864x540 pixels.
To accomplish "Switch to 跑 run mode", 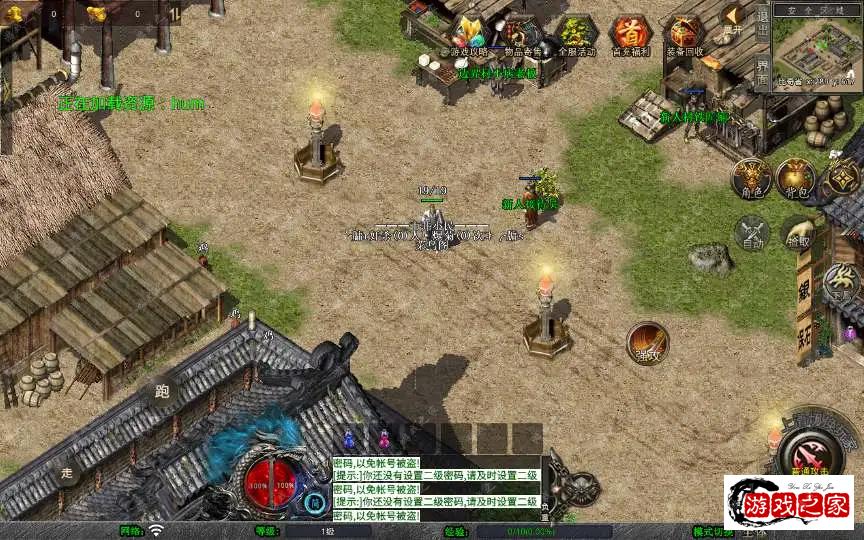I will click(x=161, y=391).
